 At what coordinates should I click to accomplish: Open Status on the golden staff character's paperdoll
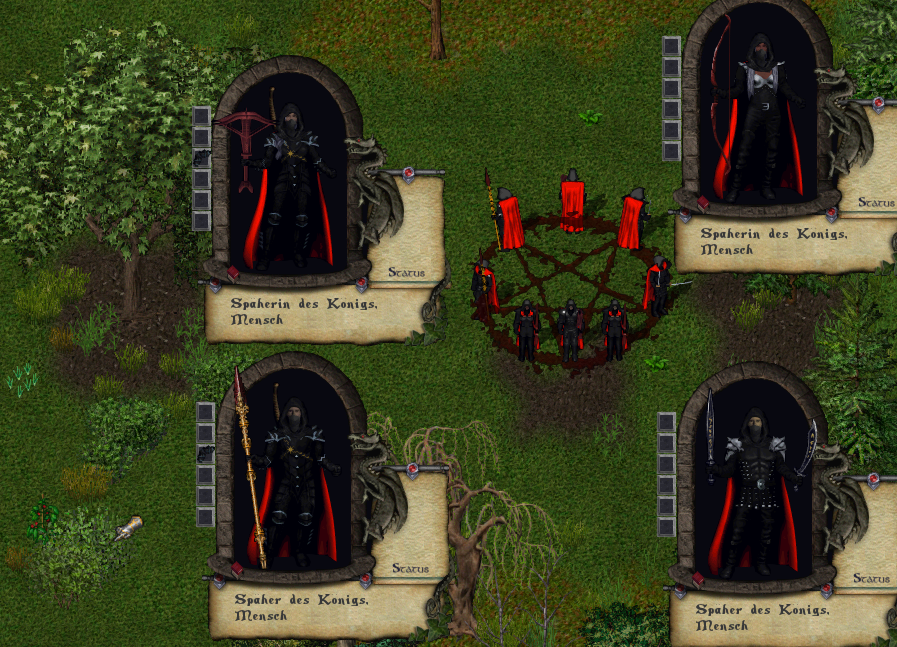[410, 568]
